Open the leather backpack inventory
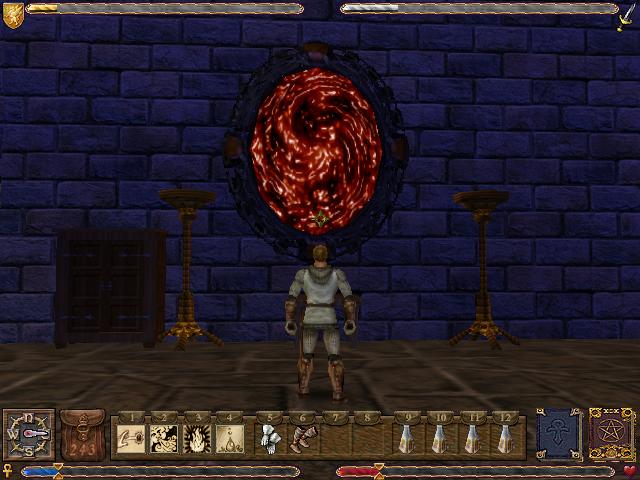The width and height of the screenshot is (640, 480). tap(82, 434)
